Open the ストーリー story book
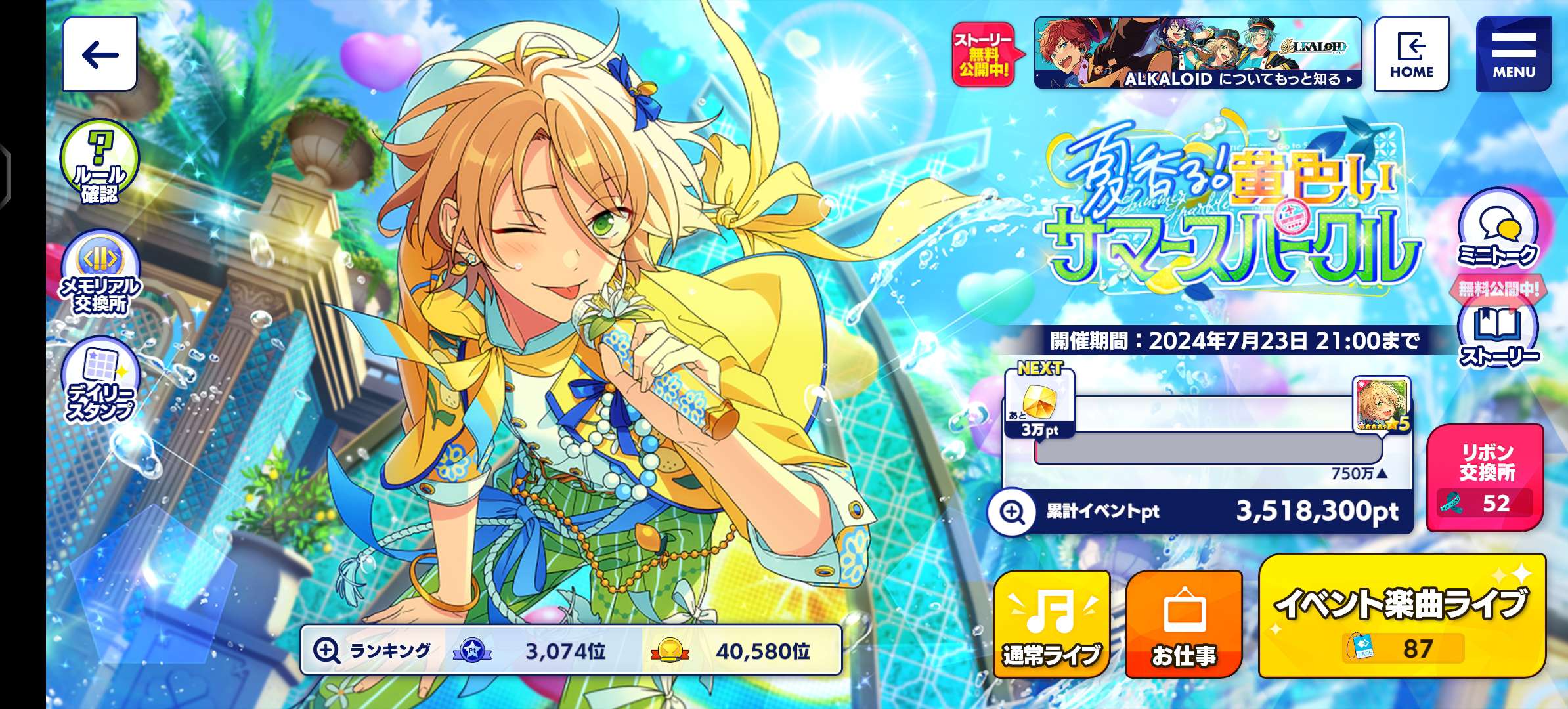1568x709 pixels. pos(1498,335)
